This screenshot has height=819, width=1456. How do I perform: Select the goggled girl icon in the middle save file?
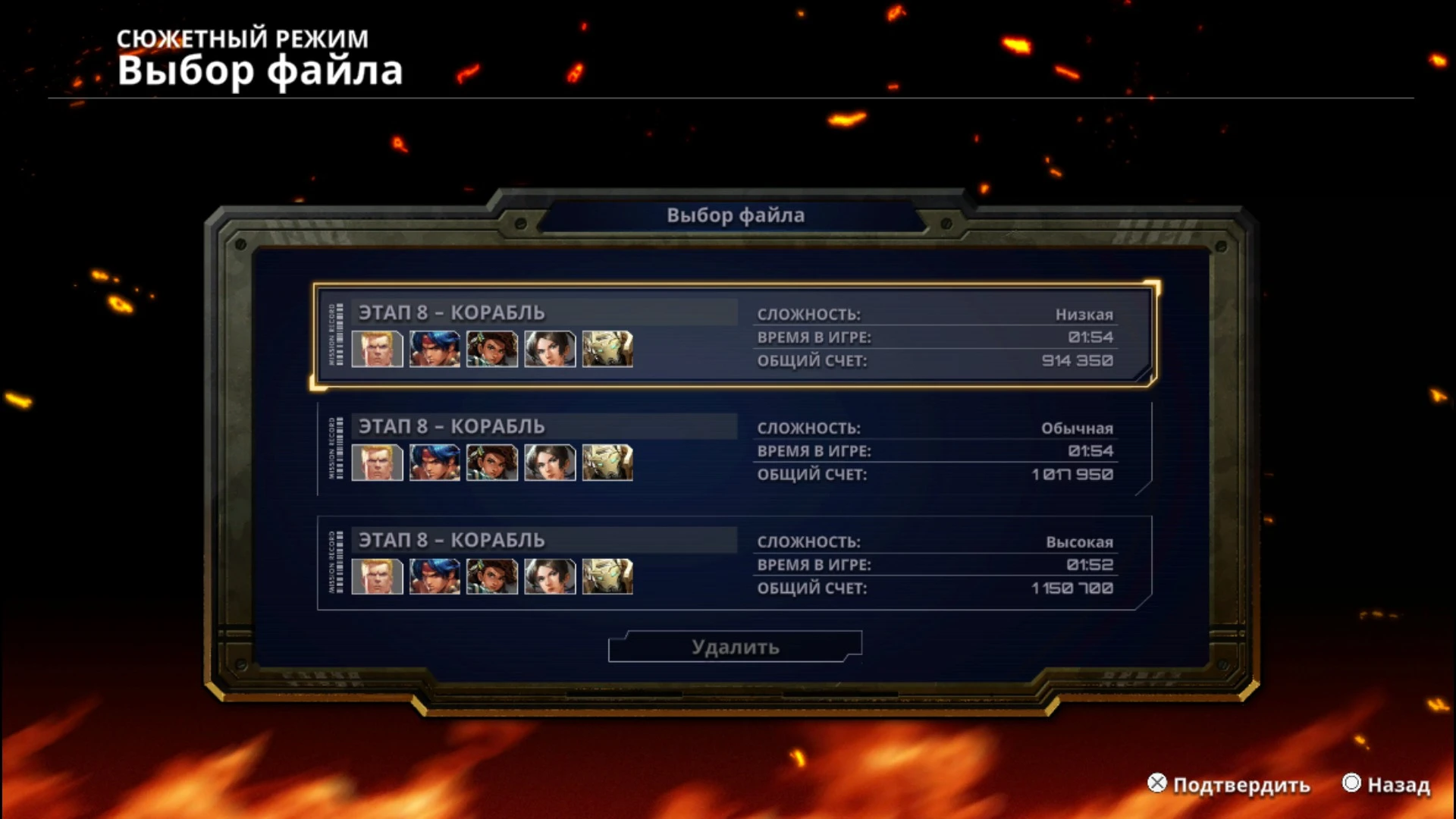(x=492, y=463)
